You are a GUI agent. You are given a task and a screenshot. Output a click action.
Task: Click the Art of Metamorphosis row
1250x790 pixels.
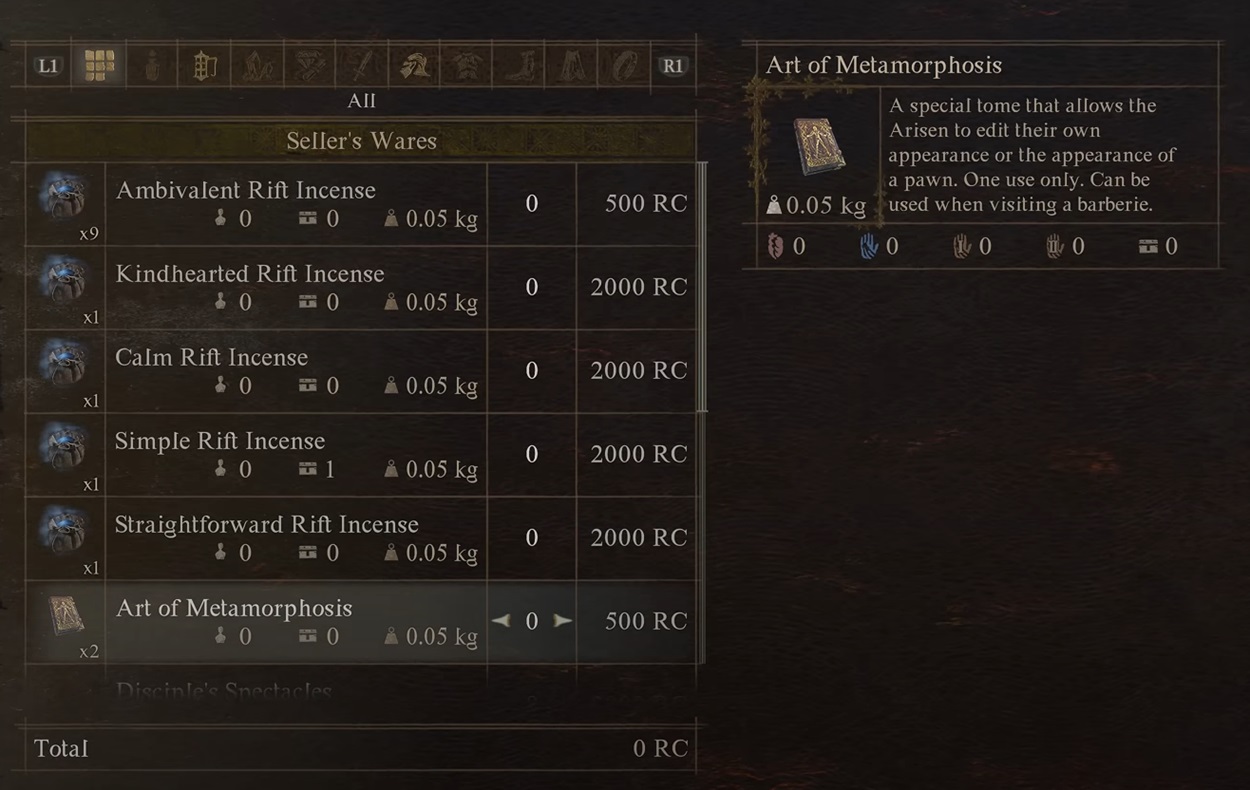click(300, 622)
